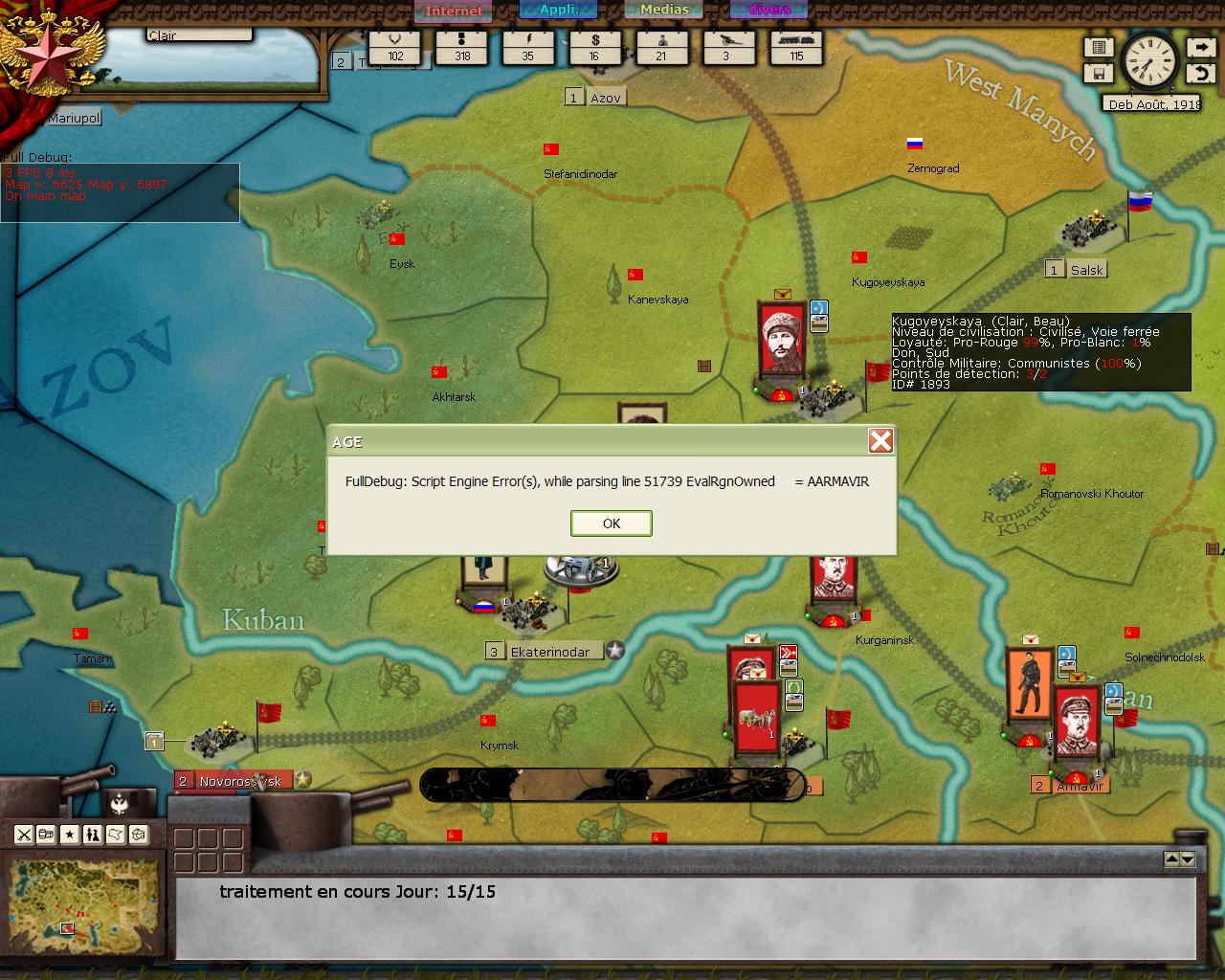Click the curved undo arrow button
Screen dimensions: 1225x980
[x=1200, y=73]
